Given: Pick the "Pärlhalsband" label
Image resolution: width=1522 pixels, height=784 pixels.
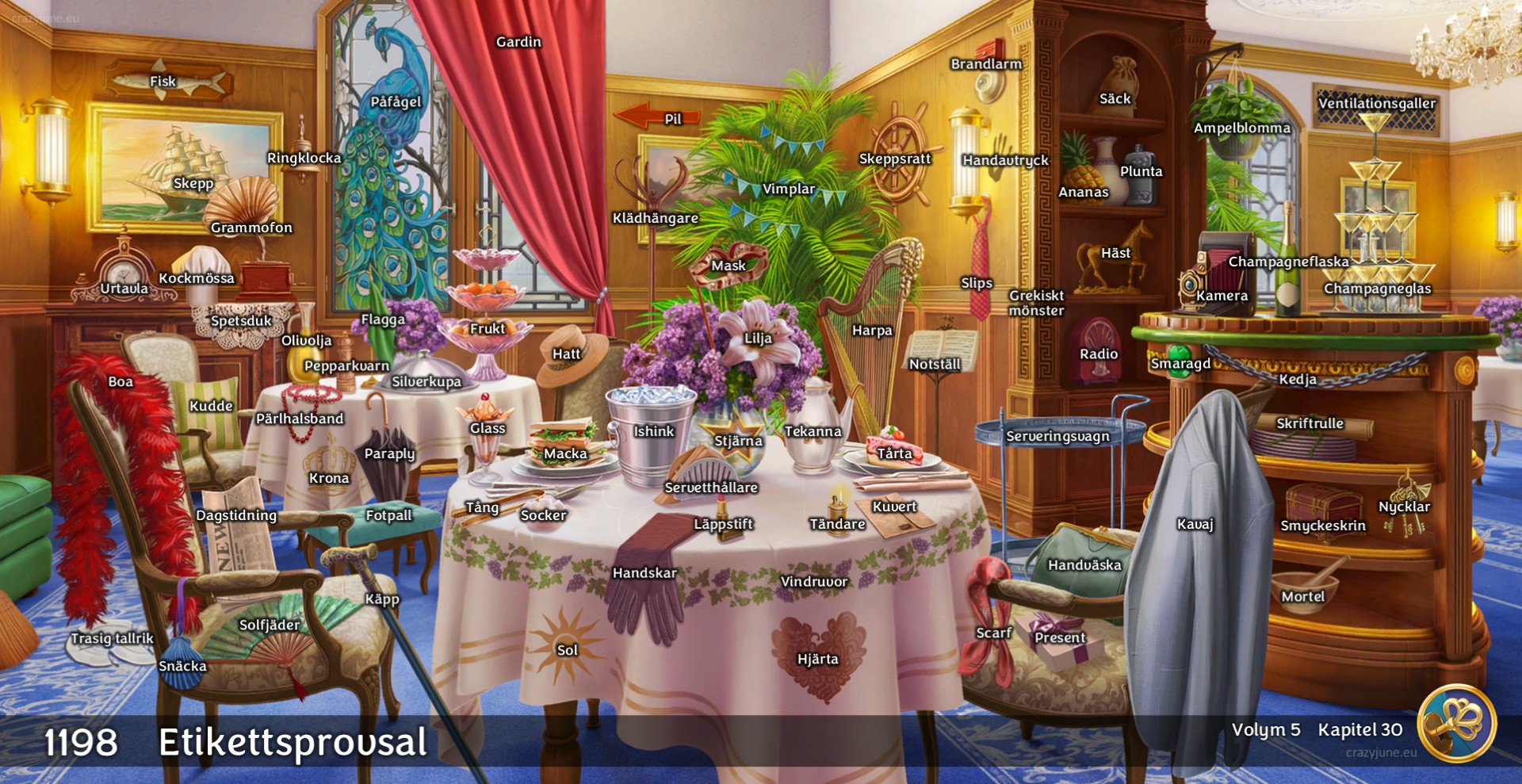Looking at the screenshot, I should tap(300, 419).
